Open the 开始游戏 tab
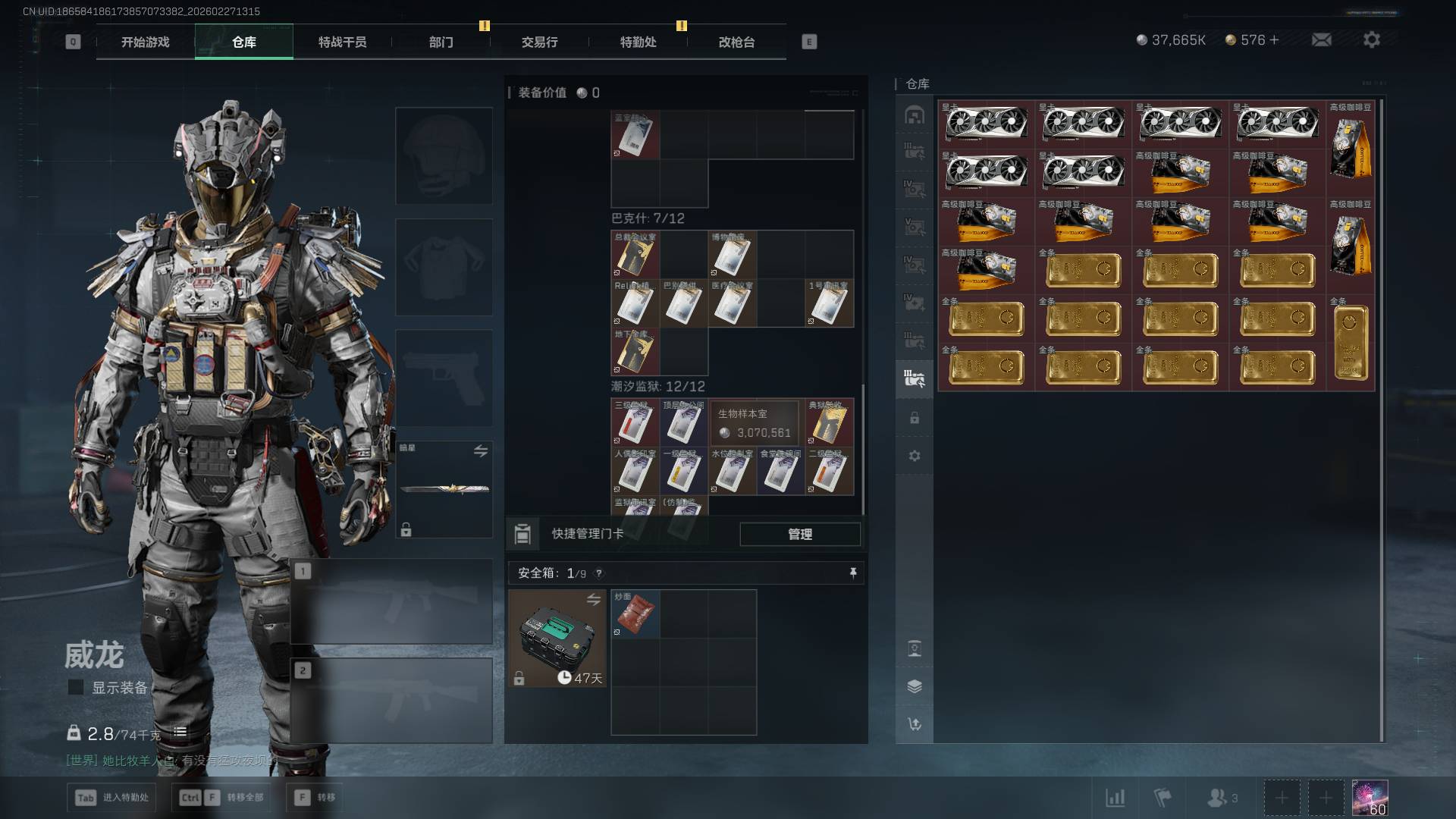 click(x=145, y=42)
